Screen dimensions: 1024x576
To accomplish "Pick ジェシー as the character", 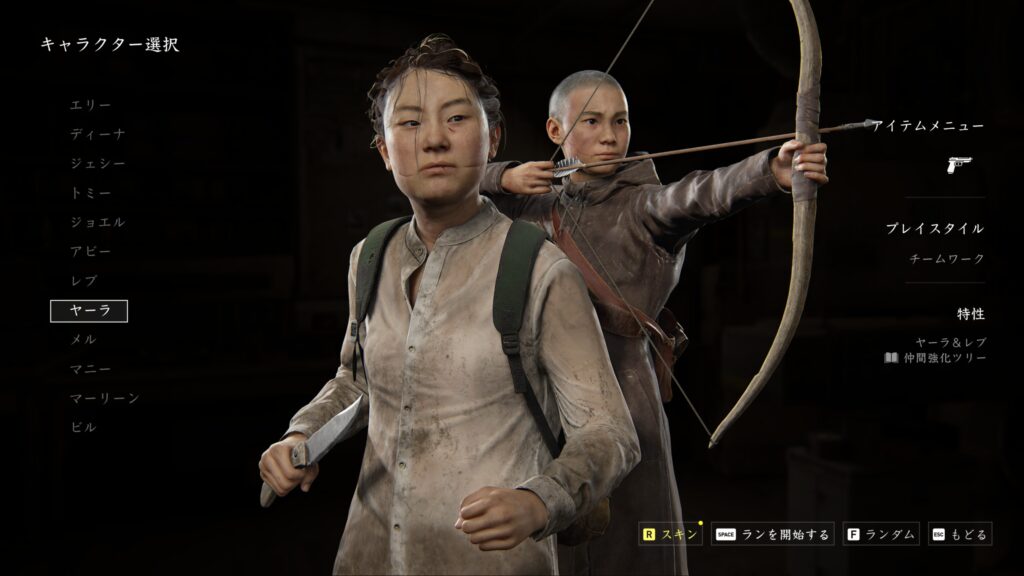I will click(x=97, y=163).
